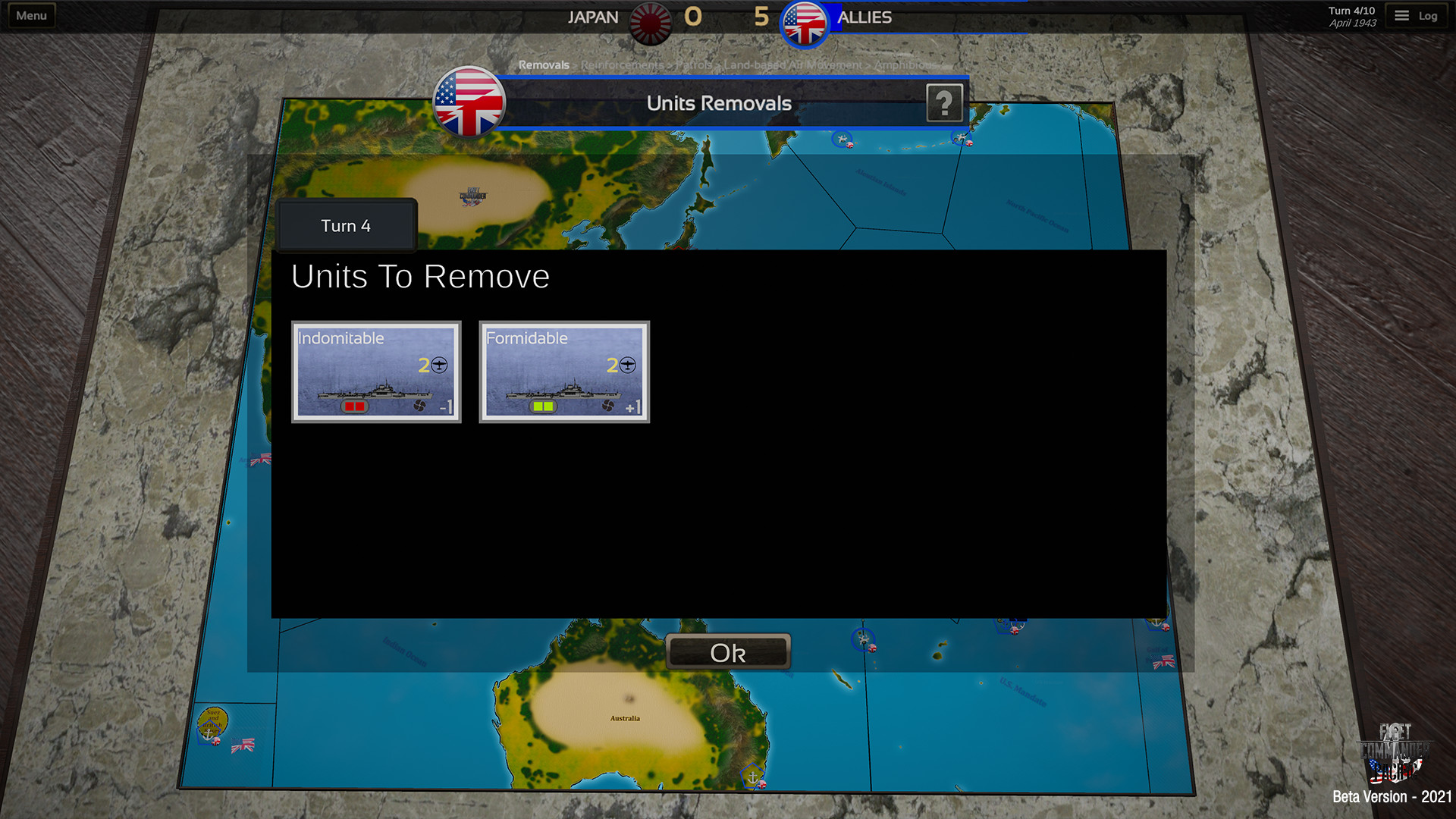Click the Removals phase label
The width and height of the screenshot is (1456, 819).
[544, 65]
